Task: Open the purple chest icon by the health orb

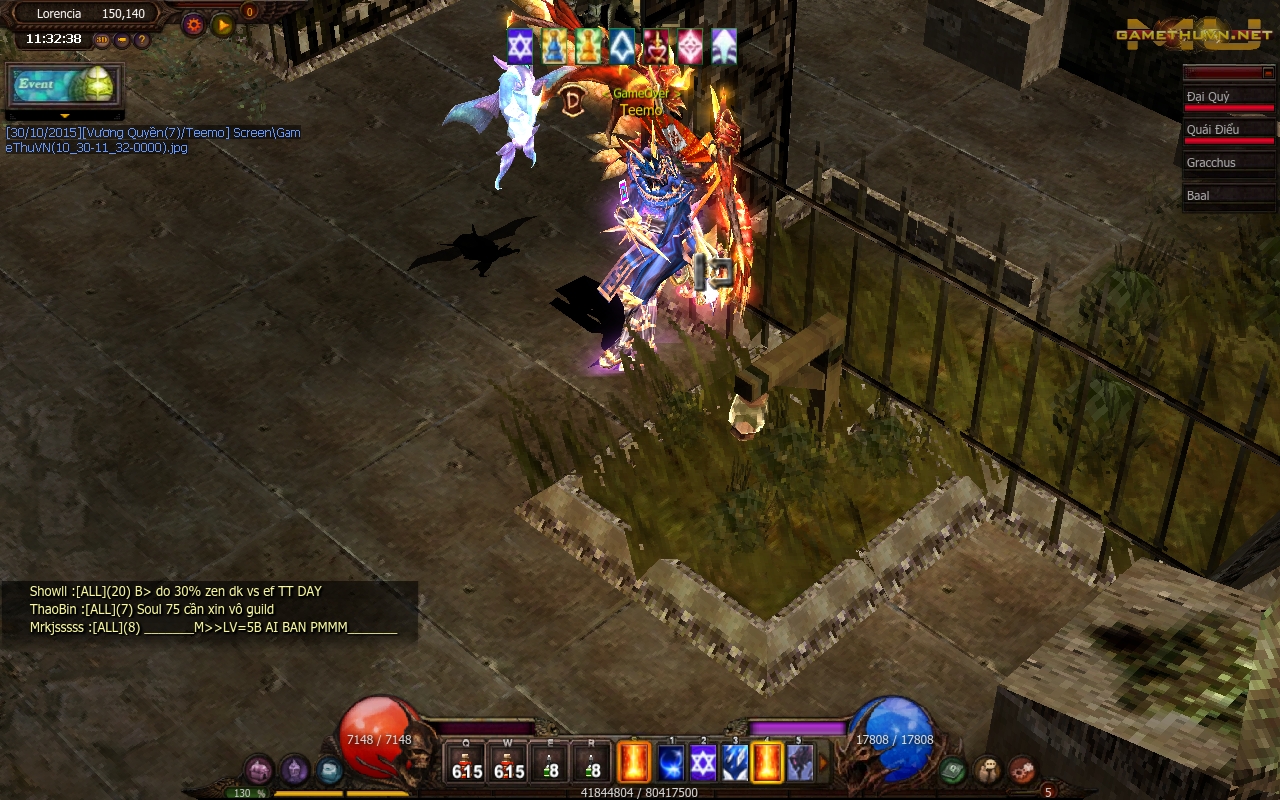Action: point(259,770)
